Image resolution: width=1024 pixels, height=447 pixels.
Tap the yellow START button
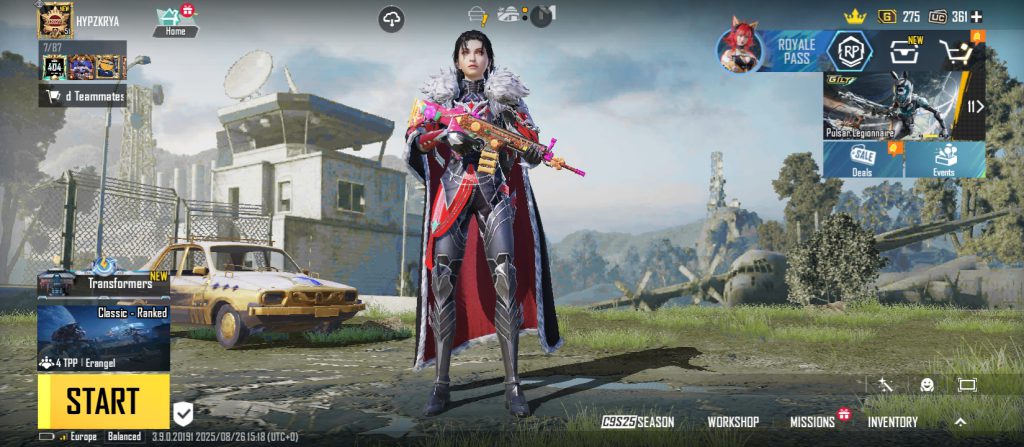pyautogui.click(x=103, y=401)
